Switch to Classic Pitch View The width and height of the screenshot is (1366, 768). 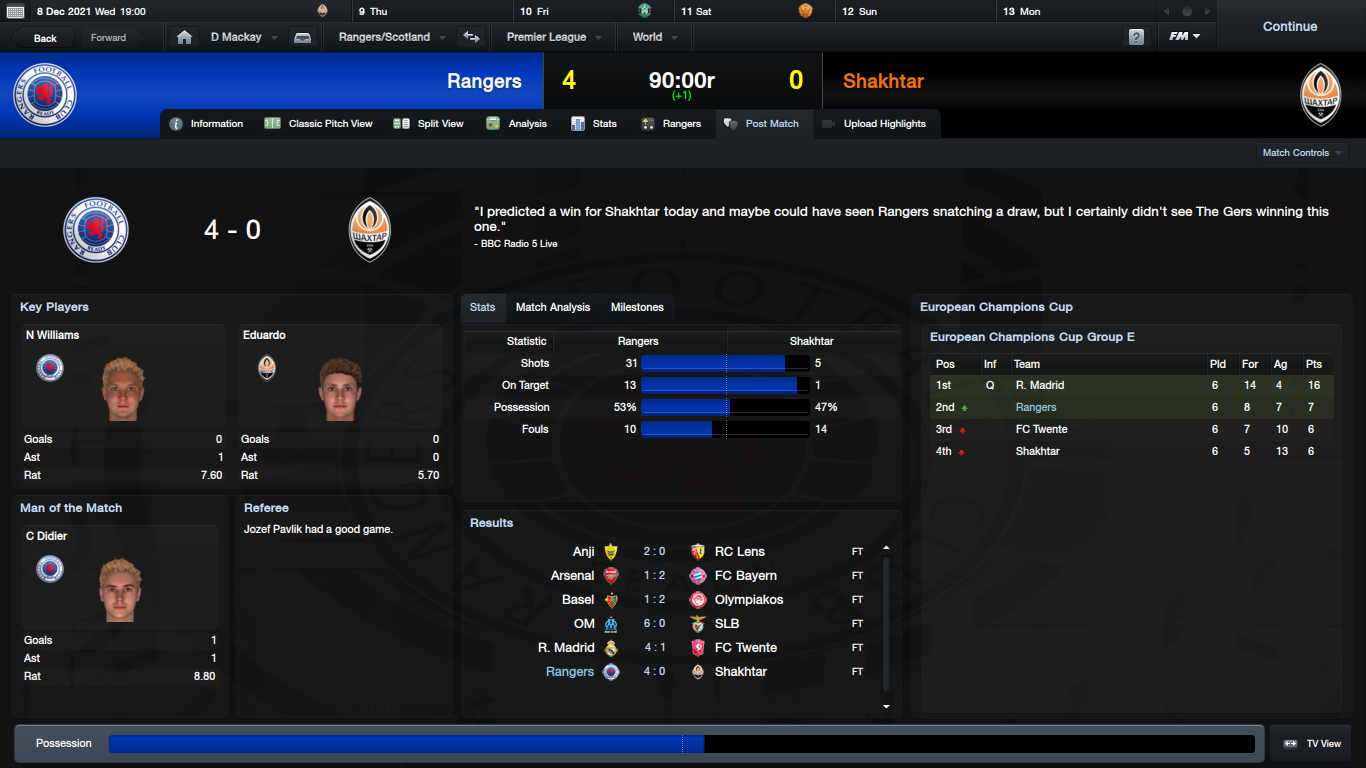point(319,124)
